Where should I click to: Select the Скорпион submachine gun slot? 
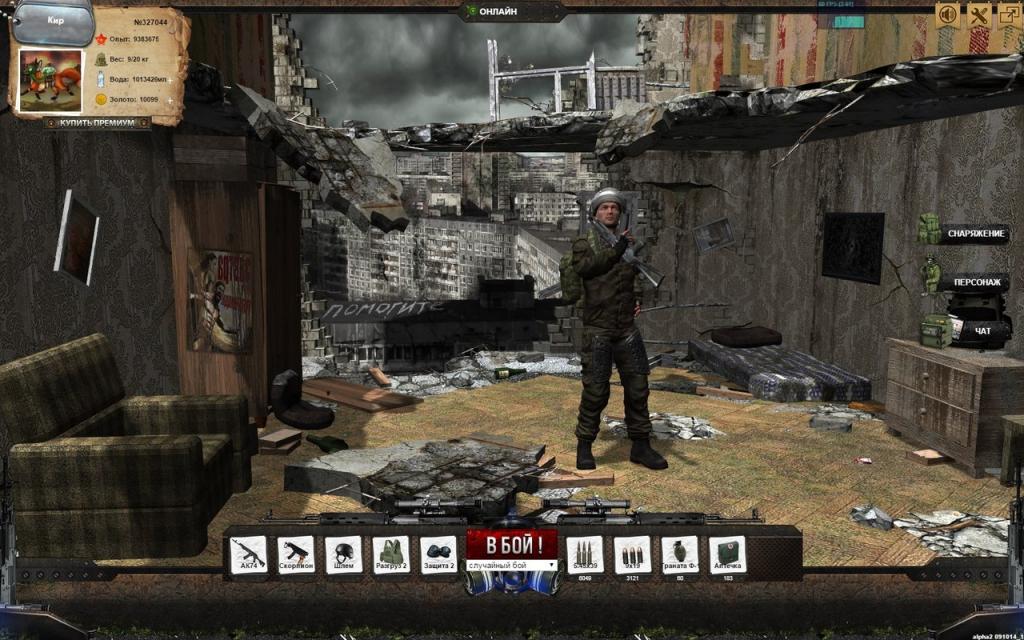295,554
